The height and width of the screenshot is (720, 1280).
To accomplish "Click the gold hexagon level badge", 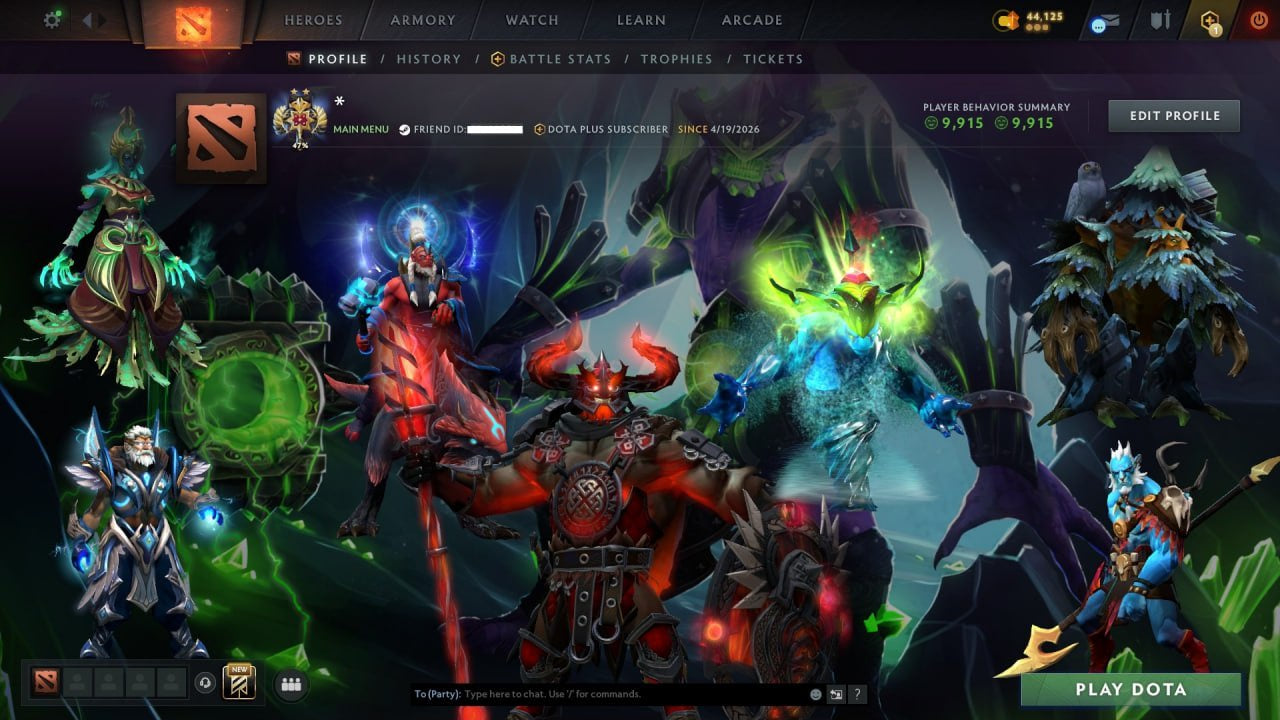I will (x=1210, y=17).
